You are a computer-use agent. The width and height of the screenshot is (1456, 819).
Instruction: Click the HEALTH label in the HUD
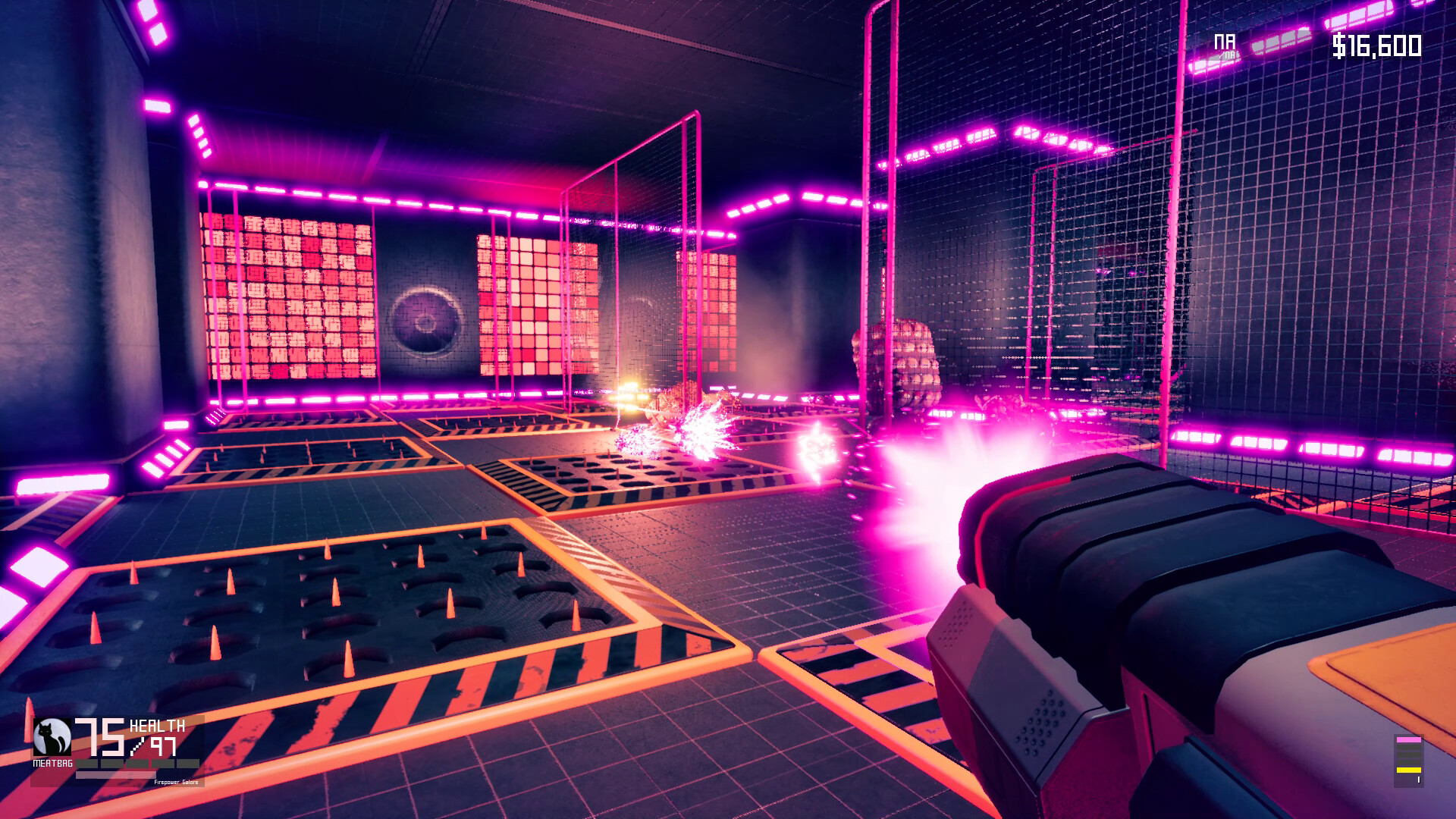pos(158,724)
